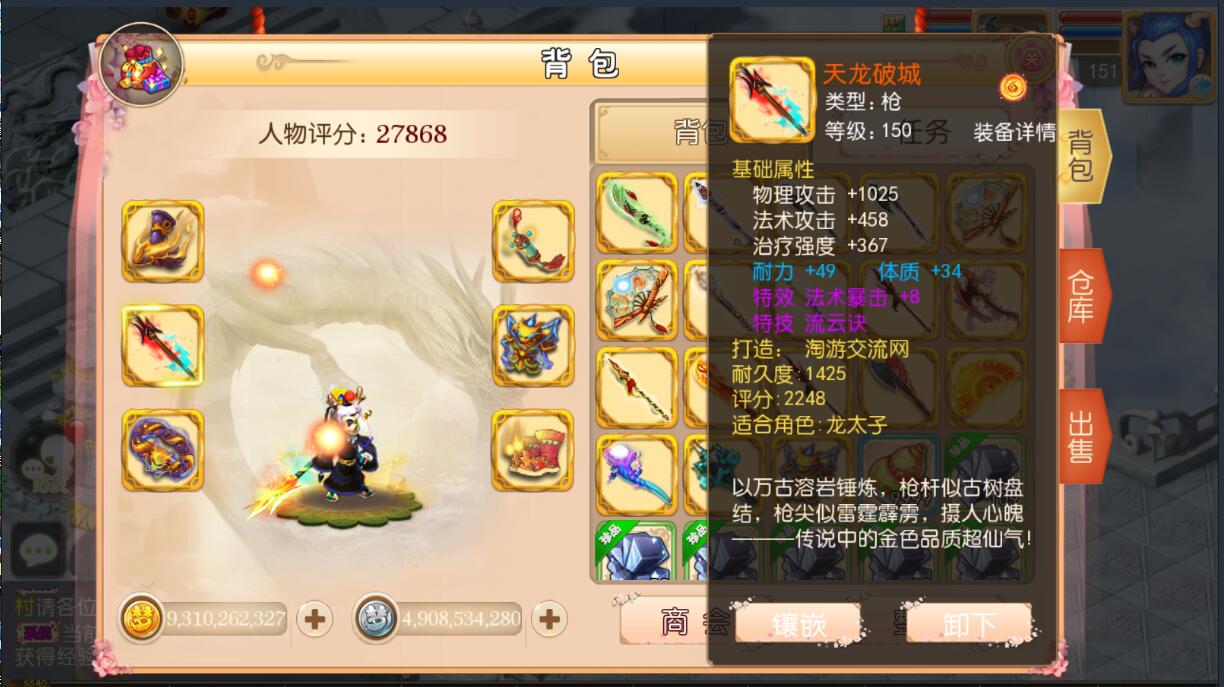Unequip weapon with the 卸下 button
This screenshot has height=687, width=1224.
[x=968, y=625]
